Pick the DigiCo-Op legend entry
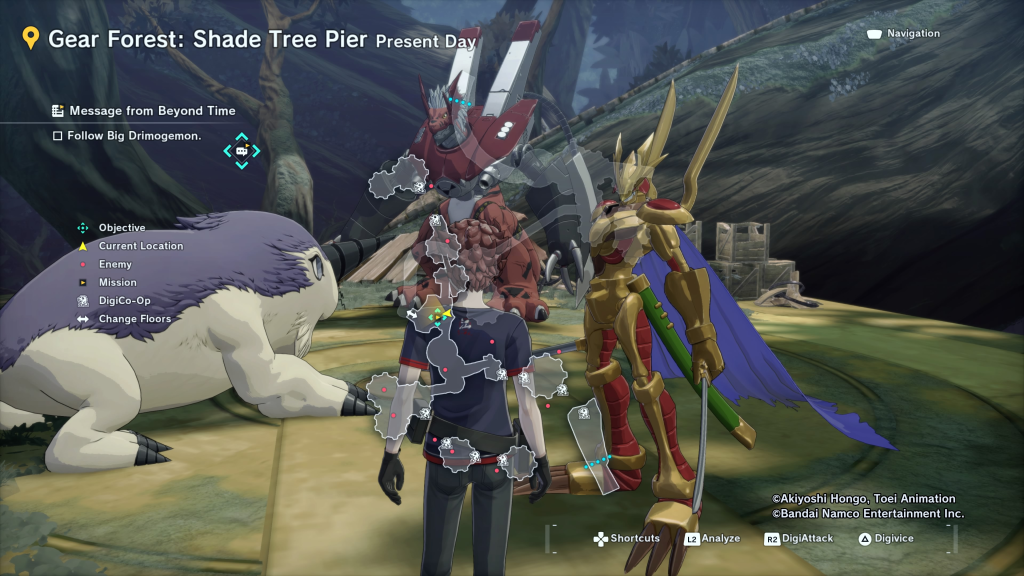 [x=123, y=301]
